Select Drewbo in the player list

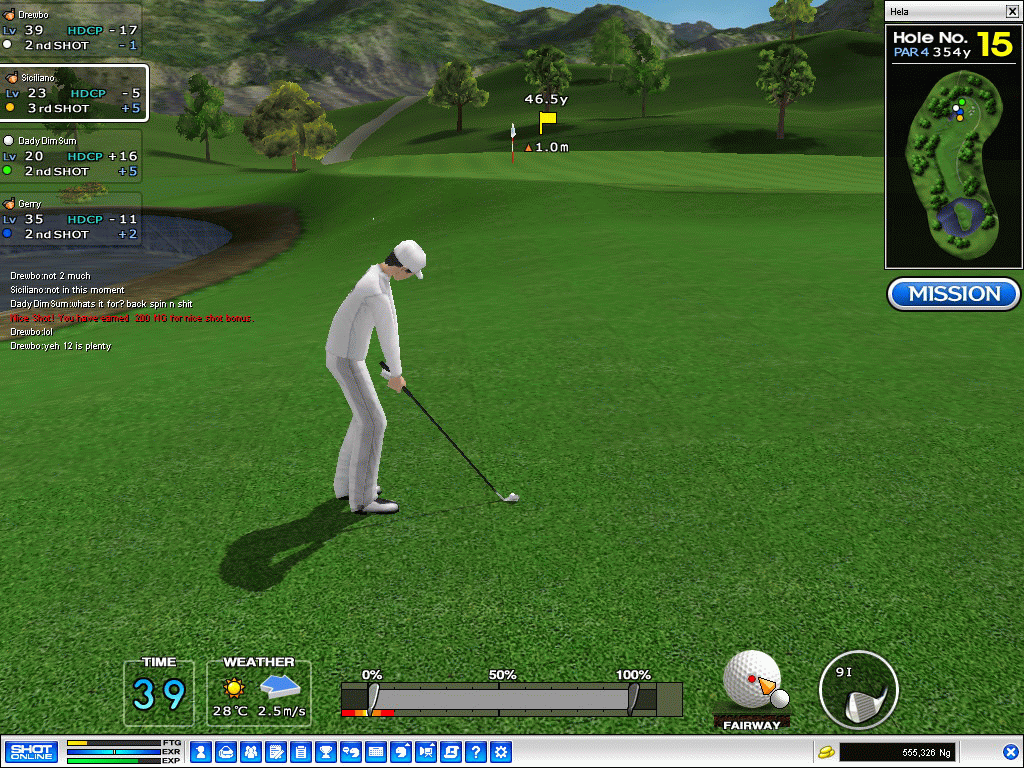[x=70, y=30]
